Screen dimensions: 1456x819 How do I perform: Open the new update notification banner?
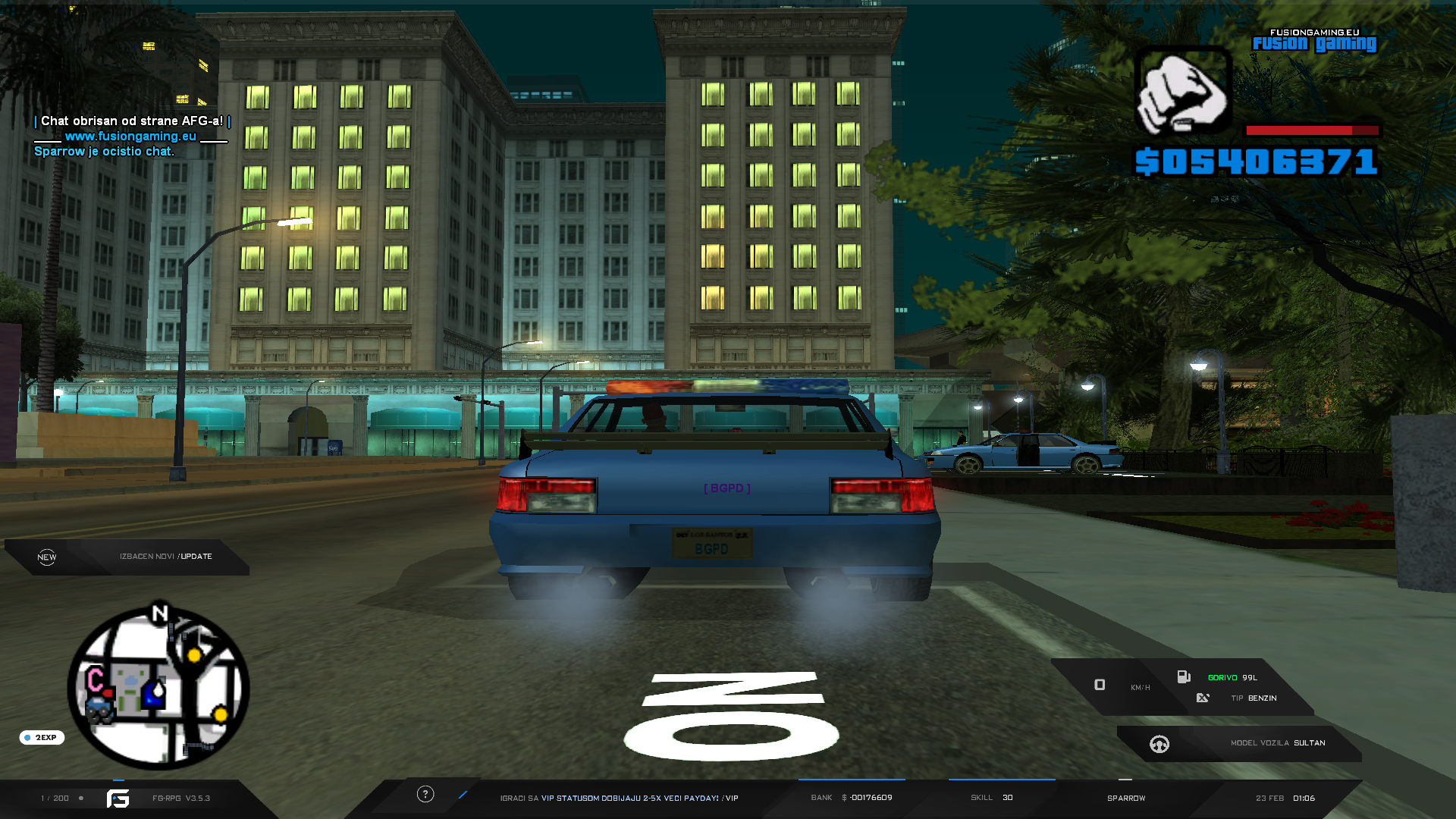pyautogui.click(x=165, y=557)
